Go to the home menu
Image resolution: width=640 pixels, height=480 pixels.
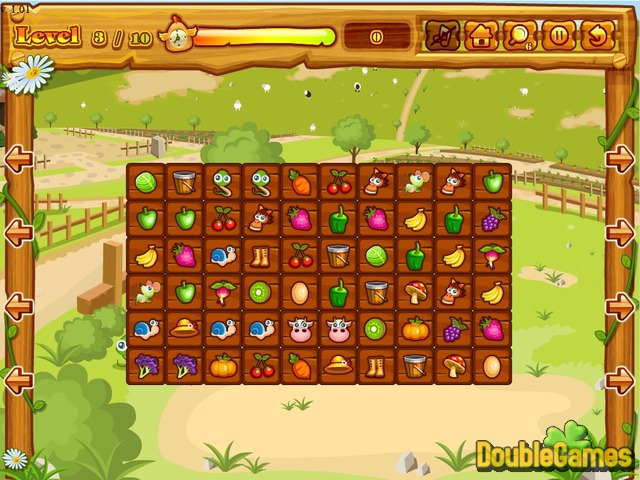coord(480,36)
